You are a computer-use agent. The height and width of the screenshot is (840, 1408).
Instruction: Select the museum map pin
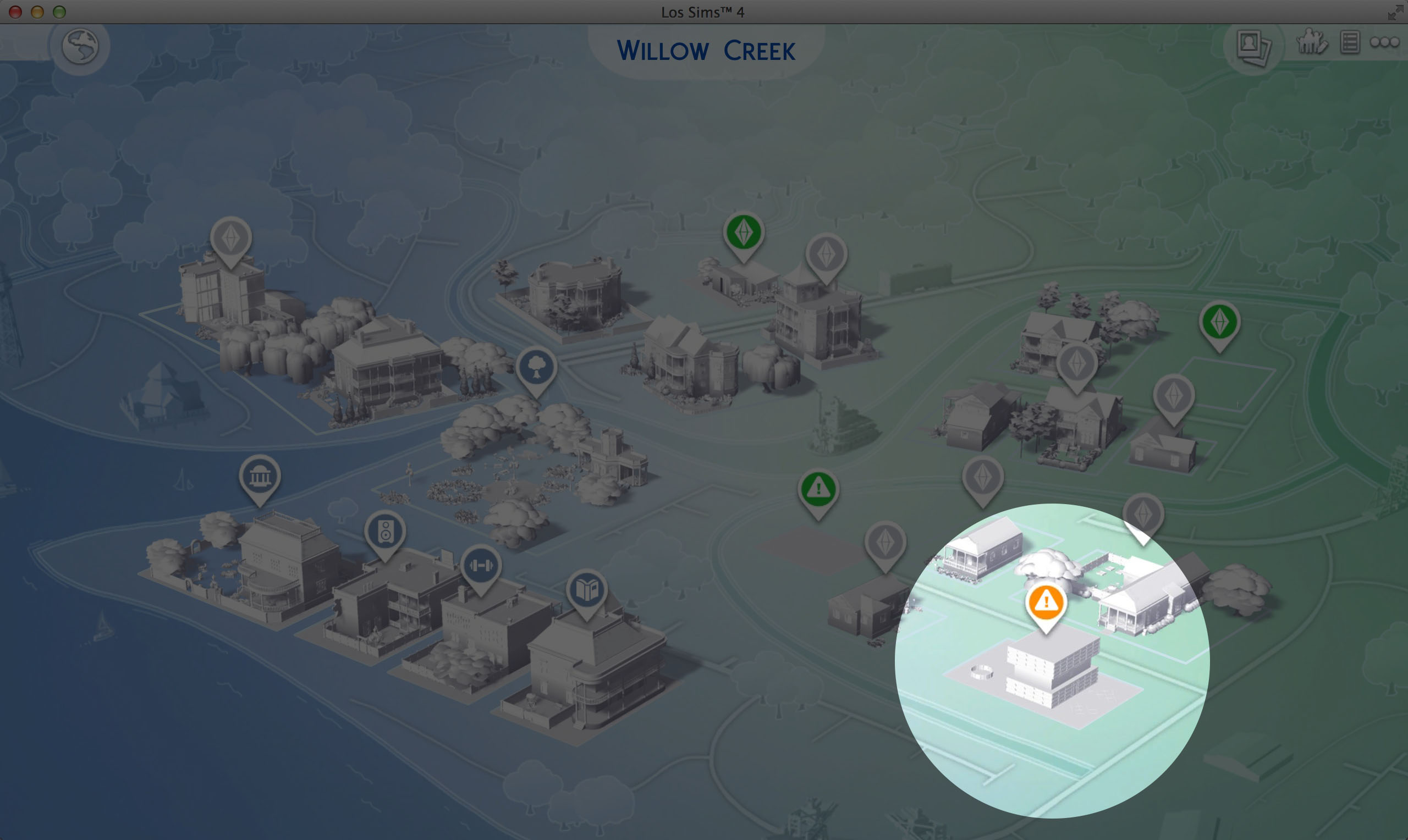click(x=260, y=477)
